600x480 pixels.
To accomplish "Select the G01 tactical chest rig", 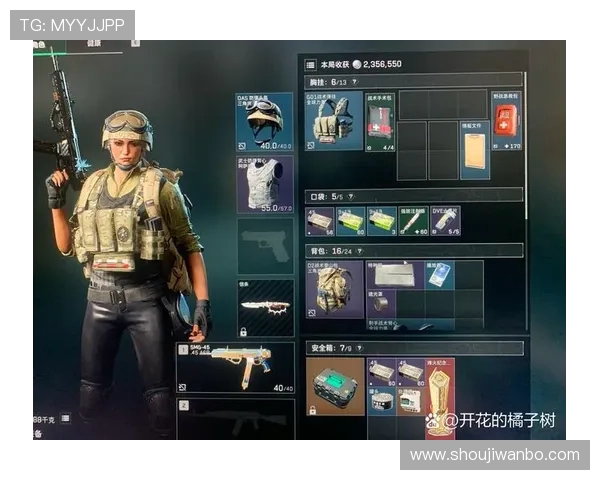I will click(334, 121).
